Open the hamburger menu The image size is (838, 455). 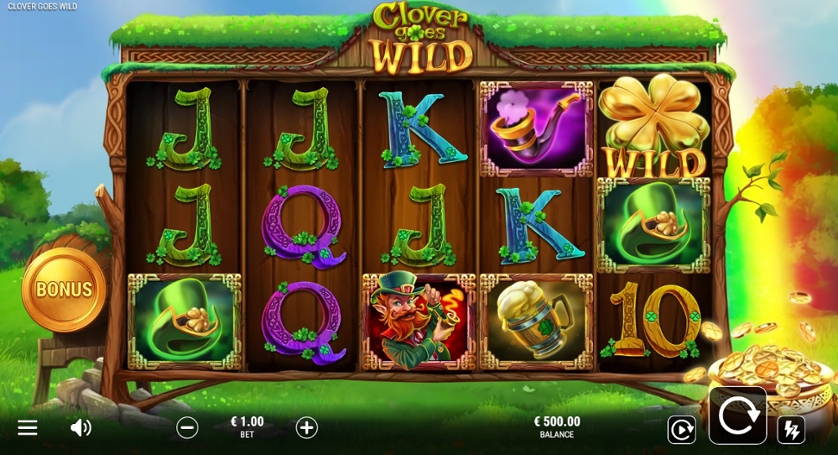click(27, 428)
